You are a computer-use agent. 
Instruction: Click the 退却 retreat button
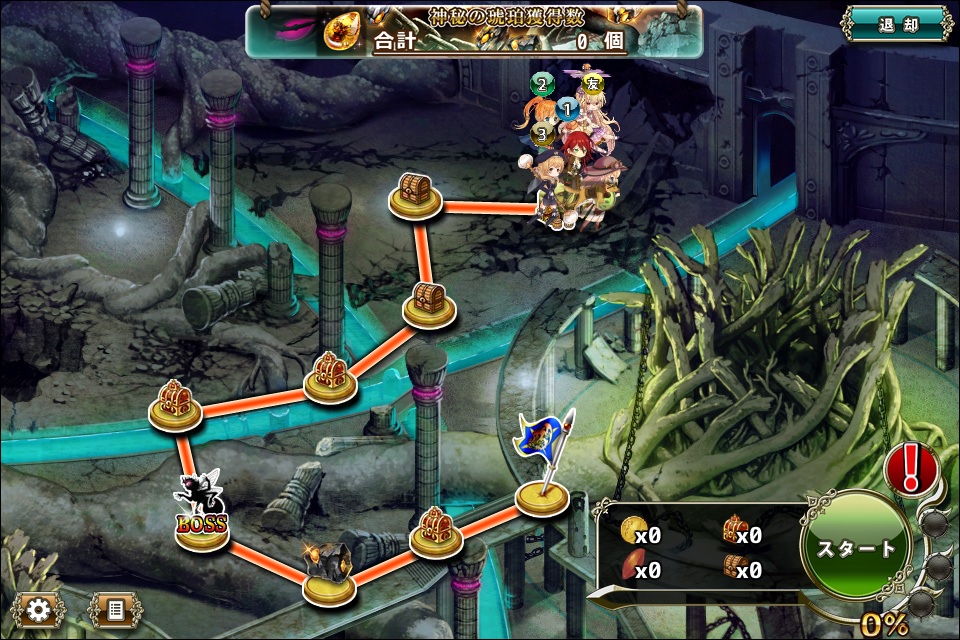click(896, 25)
